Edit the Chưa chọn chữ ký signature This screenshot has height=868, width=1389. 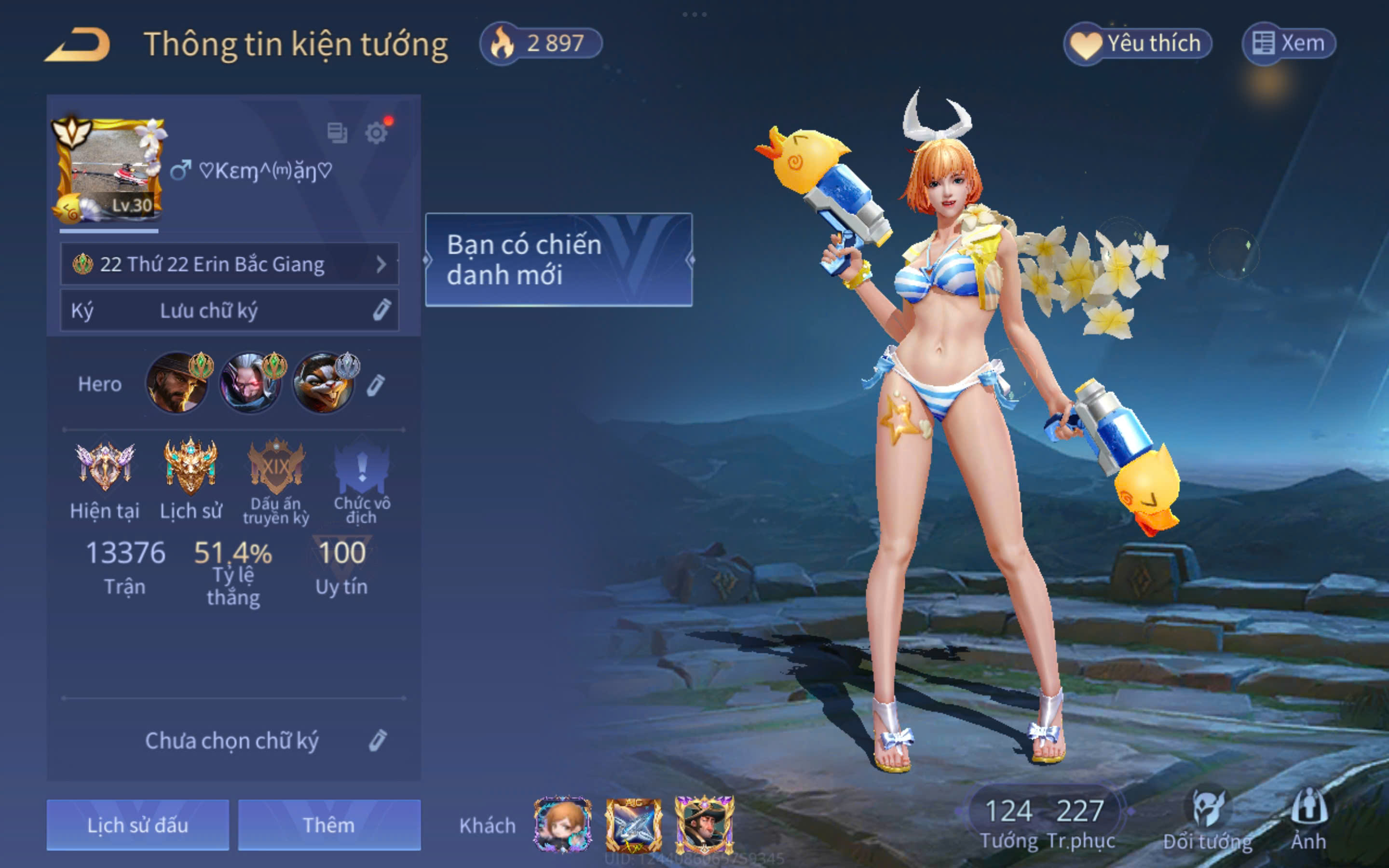377,741
